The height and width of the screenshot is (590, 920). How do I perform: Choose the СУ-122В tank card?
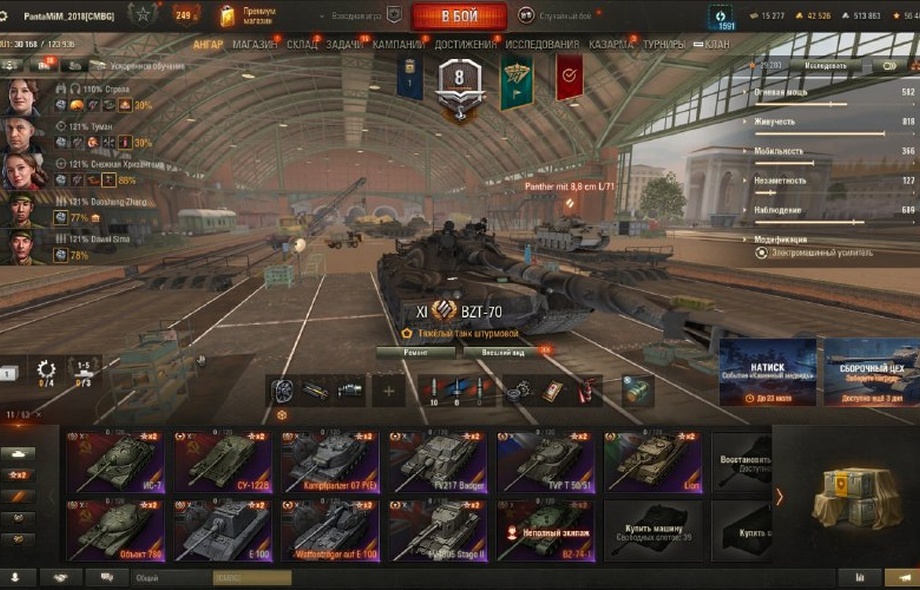point(223,462)
